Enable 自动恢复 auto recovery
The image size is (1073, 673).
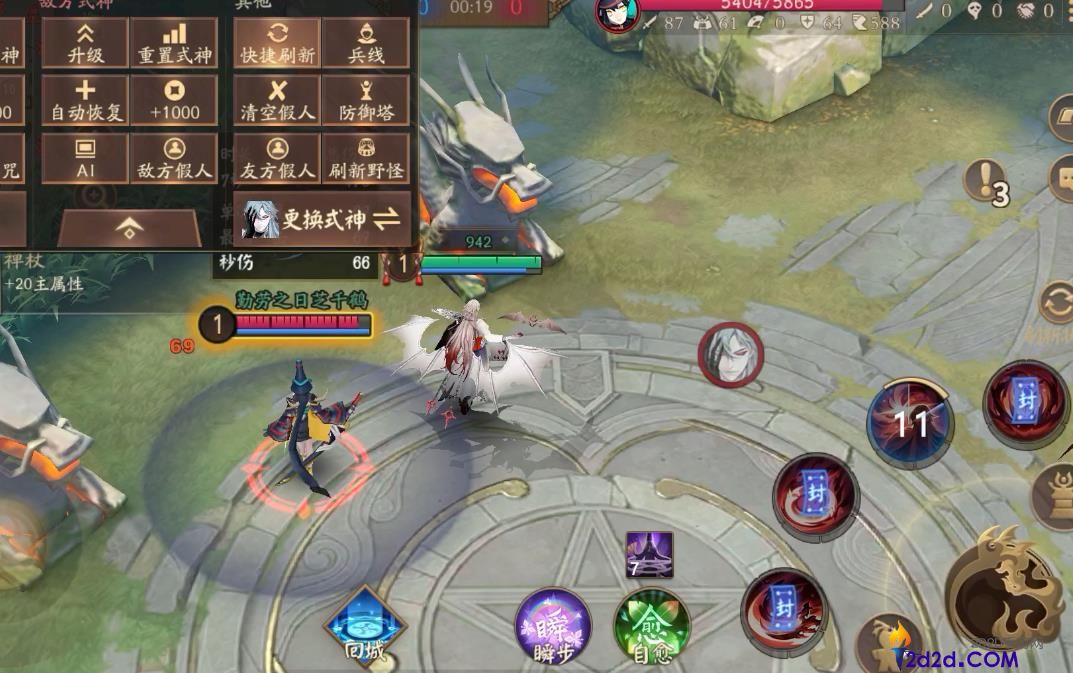85,101
